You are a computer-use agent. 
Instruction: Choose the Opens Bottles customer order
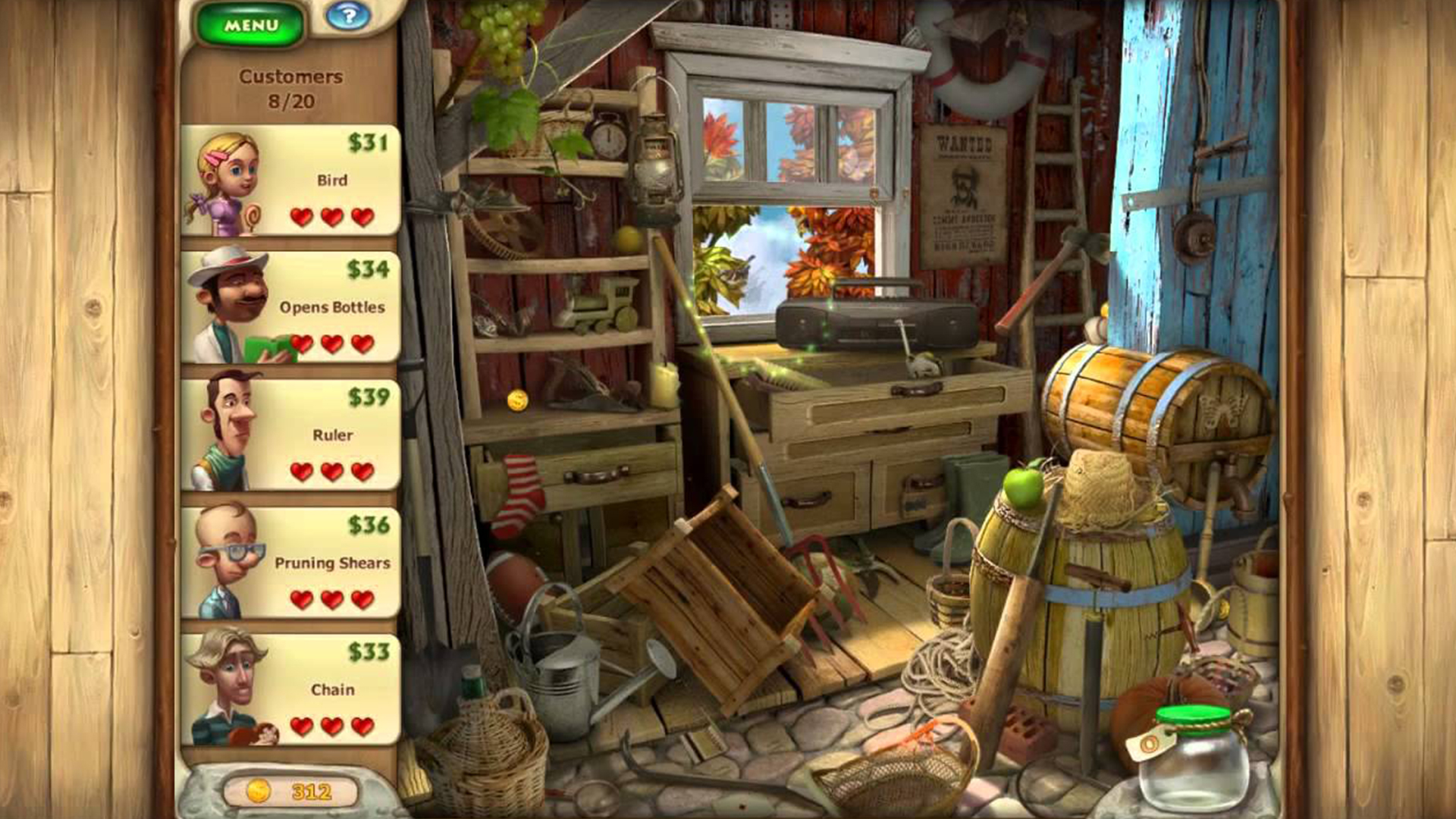(291, 308)
